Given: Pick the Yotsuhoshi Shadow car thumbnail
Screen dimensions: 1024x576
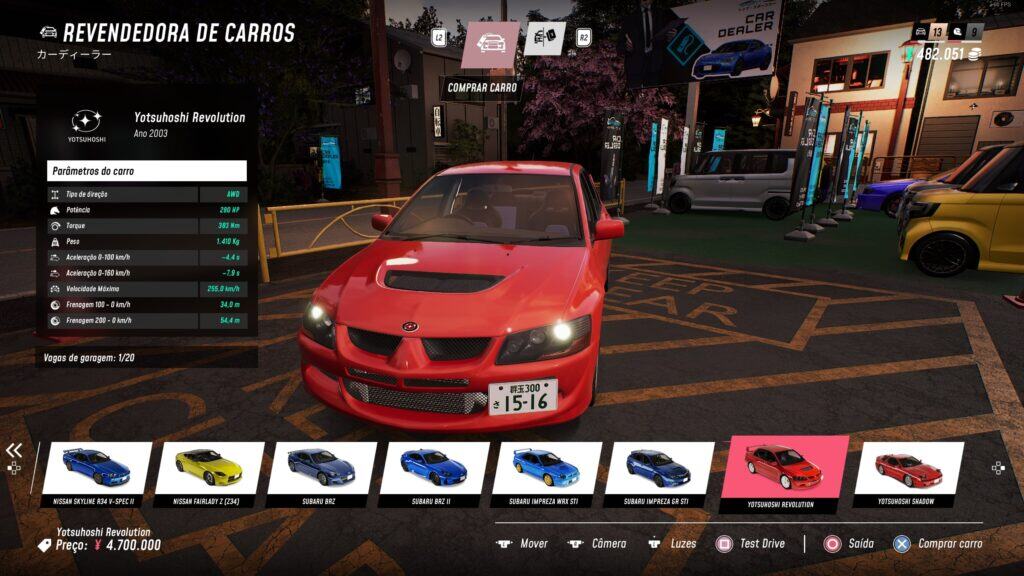Looking at the screenshot, I should 907,468.
